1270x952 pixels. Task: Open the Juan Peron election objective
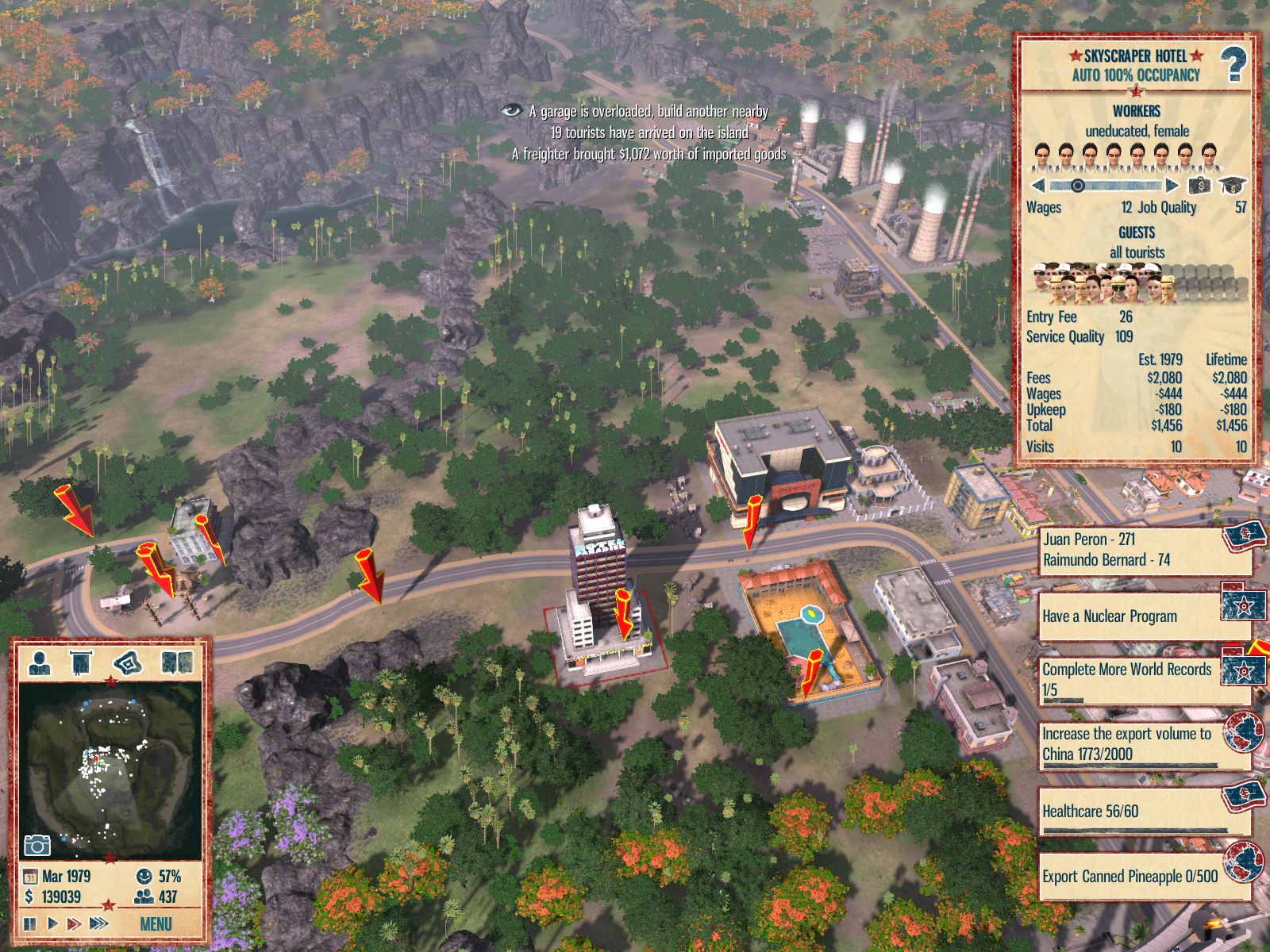click(x=1143, y=550)
